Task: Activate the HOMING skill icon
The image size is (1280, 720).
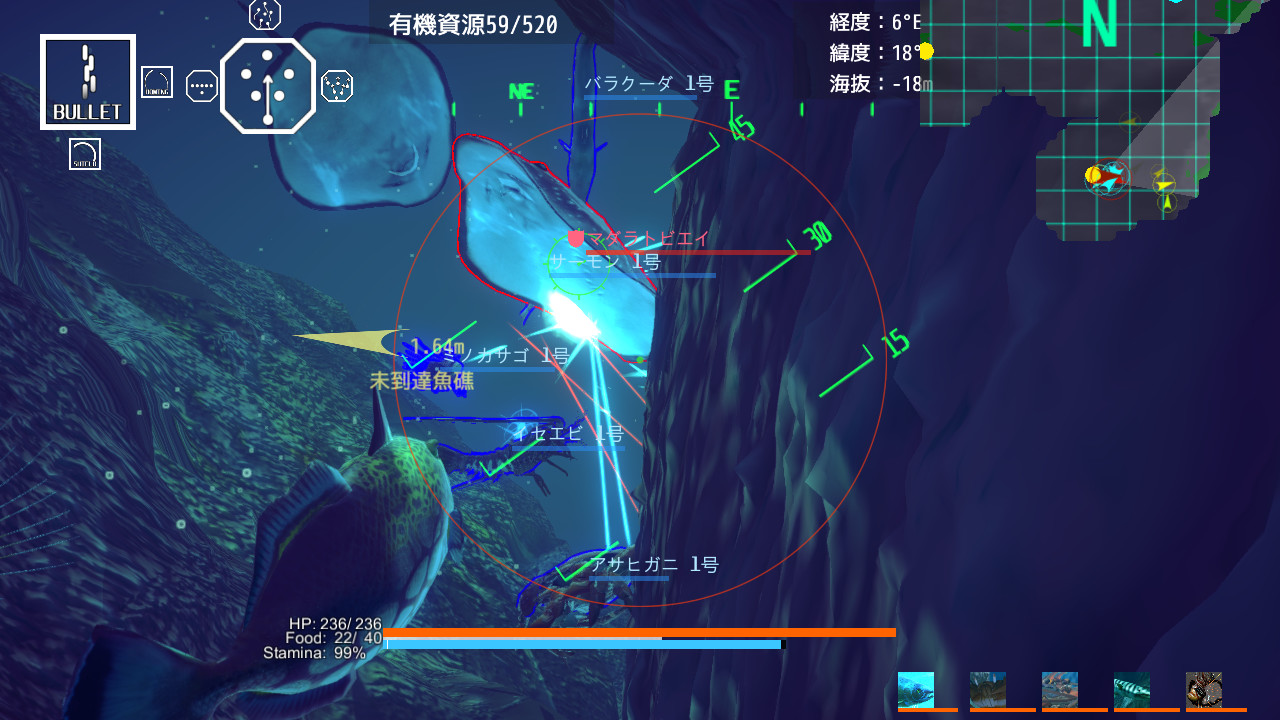Action: click(157, 80)
